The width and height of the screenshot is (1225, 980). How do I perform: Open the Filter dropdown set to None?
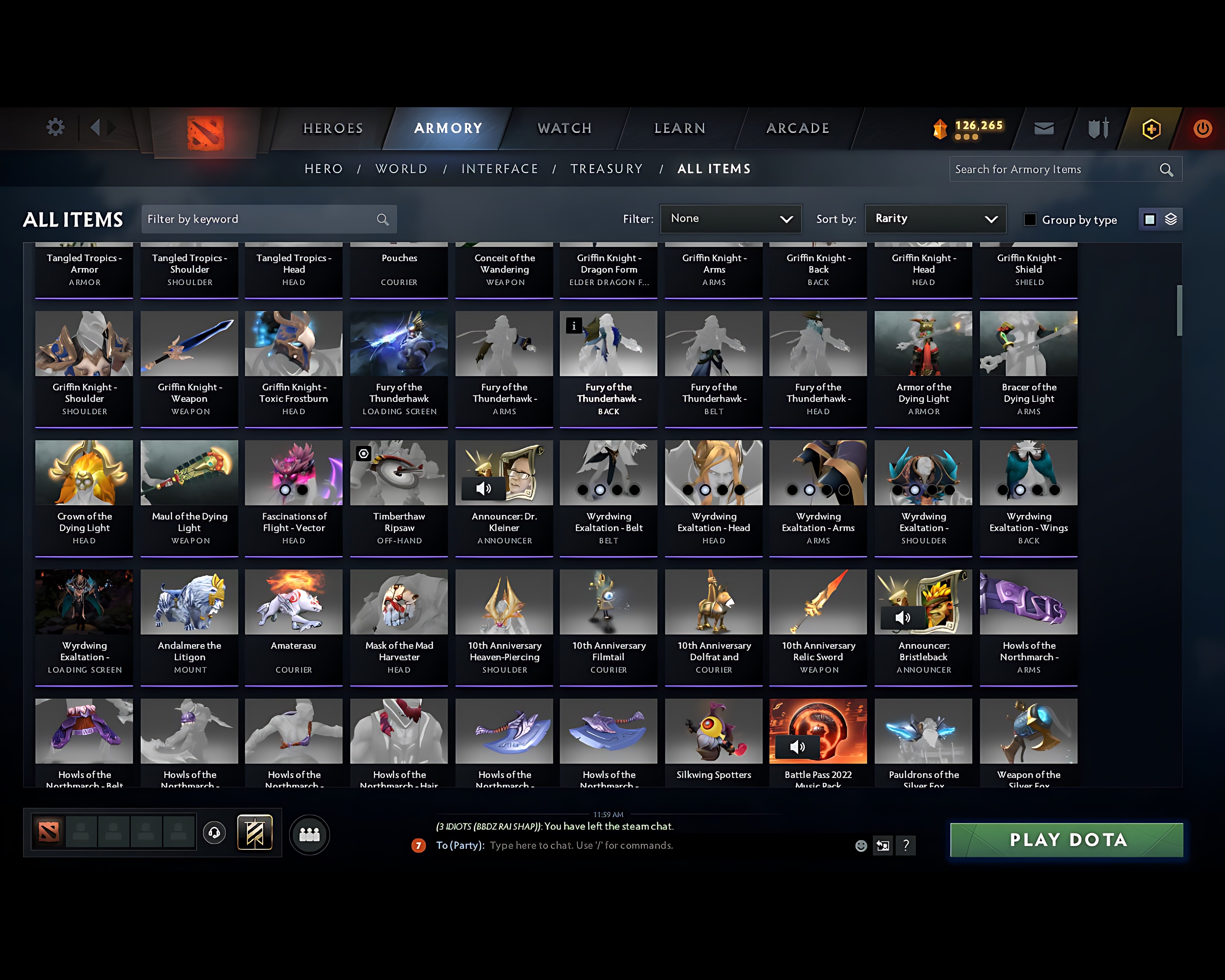(731, 219)
